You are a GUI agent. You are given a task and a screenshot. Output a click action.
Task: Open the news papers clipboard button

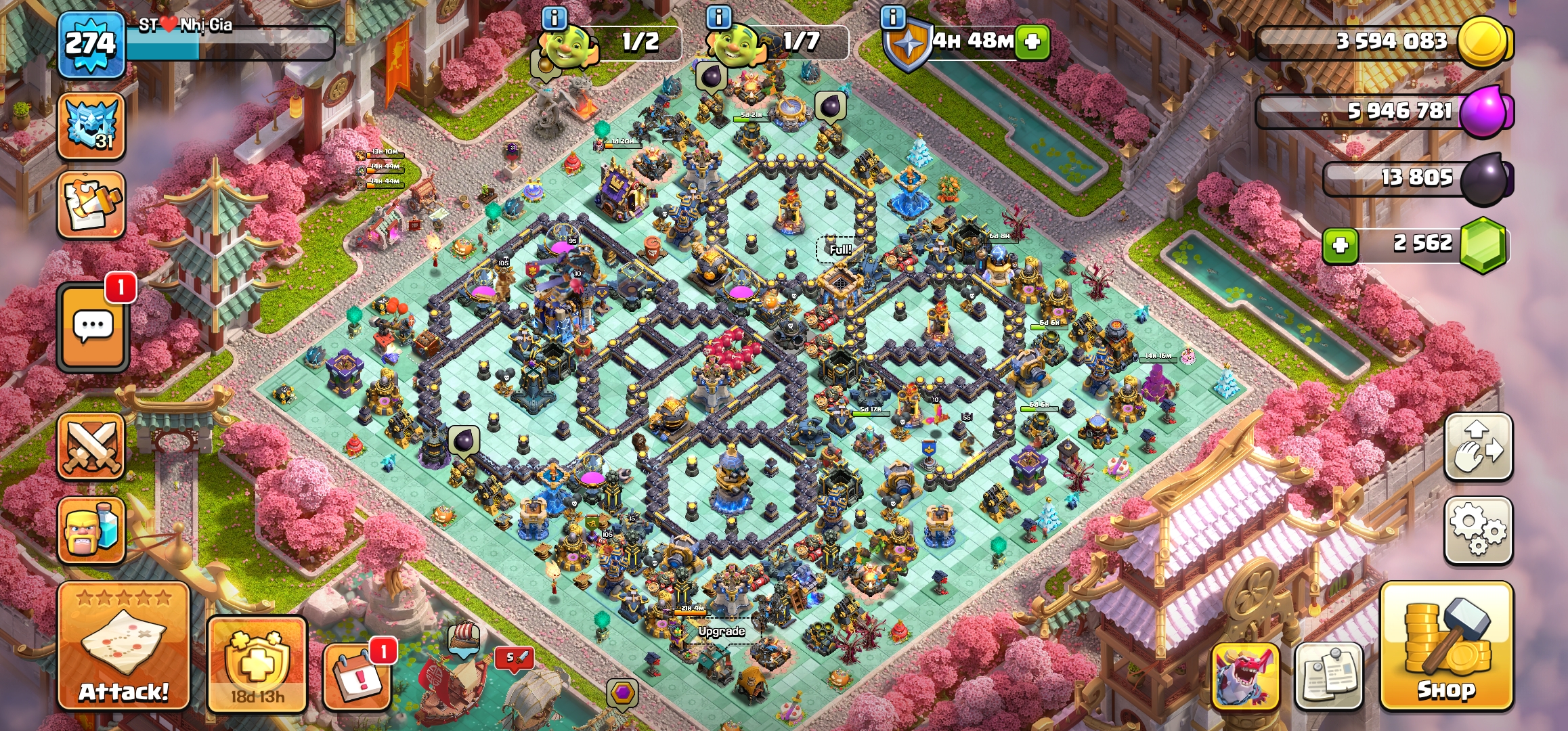(x=1328, y=675)
